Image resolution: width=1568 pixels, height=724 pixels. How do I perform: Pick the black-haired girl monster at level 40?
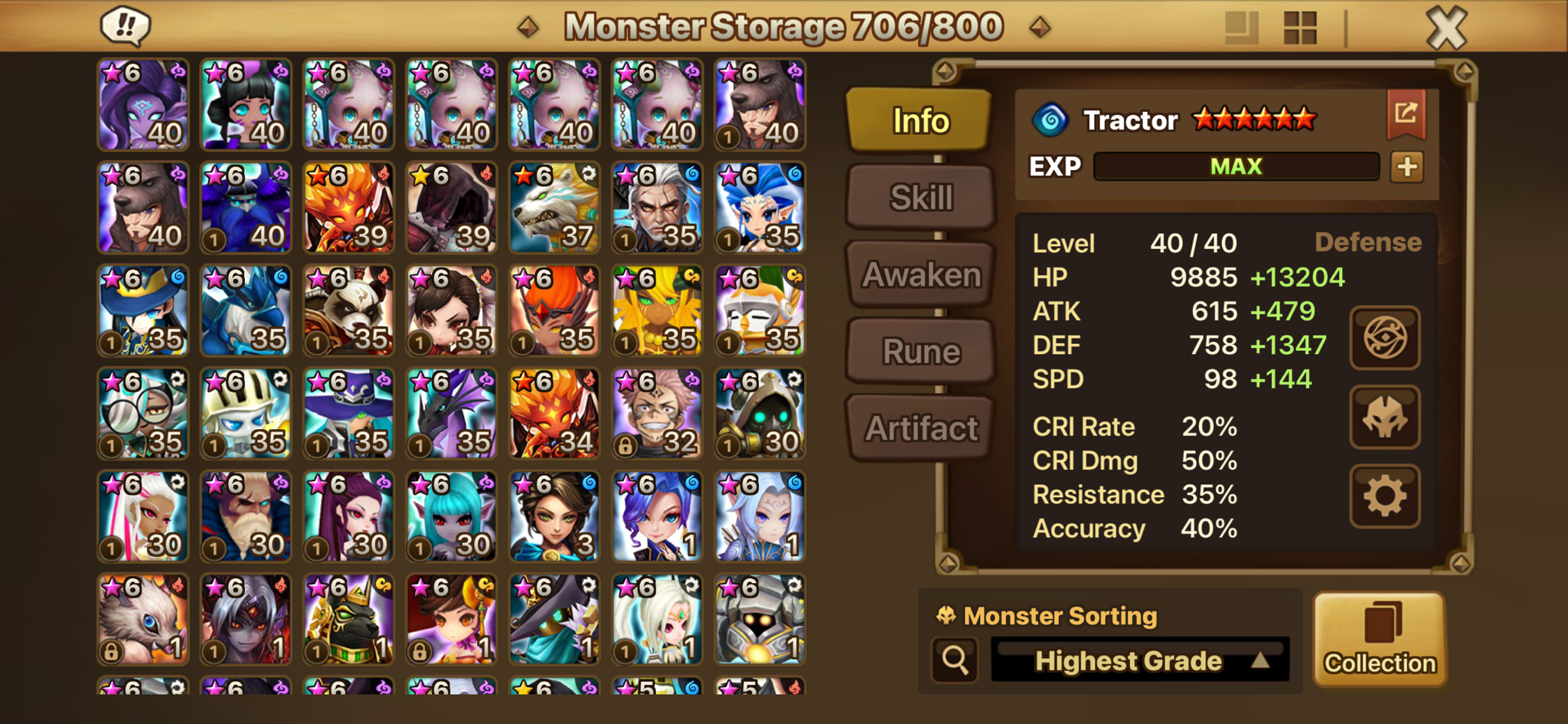pos(246,105)
